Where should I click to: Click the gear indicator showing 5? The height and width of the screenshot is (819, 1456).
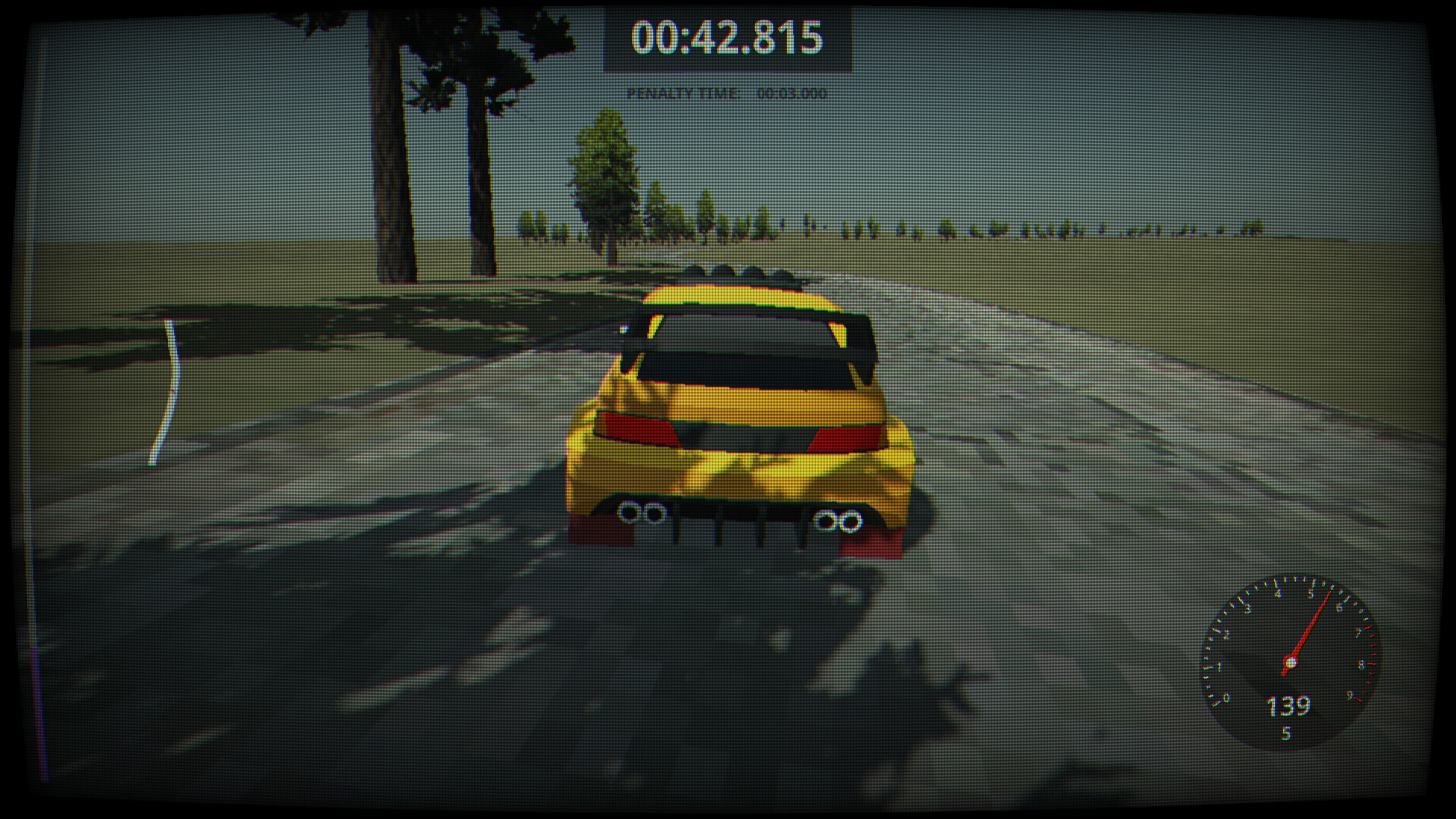coord(1287,732)
